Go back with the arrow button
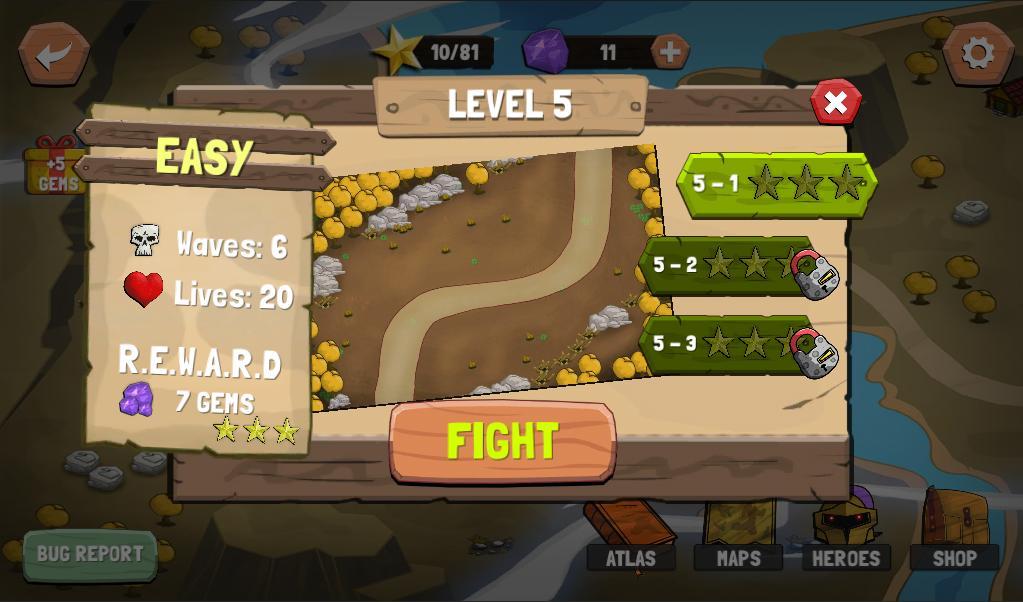Viewport: 1023px width, 602px height. (x=54, y=54)
